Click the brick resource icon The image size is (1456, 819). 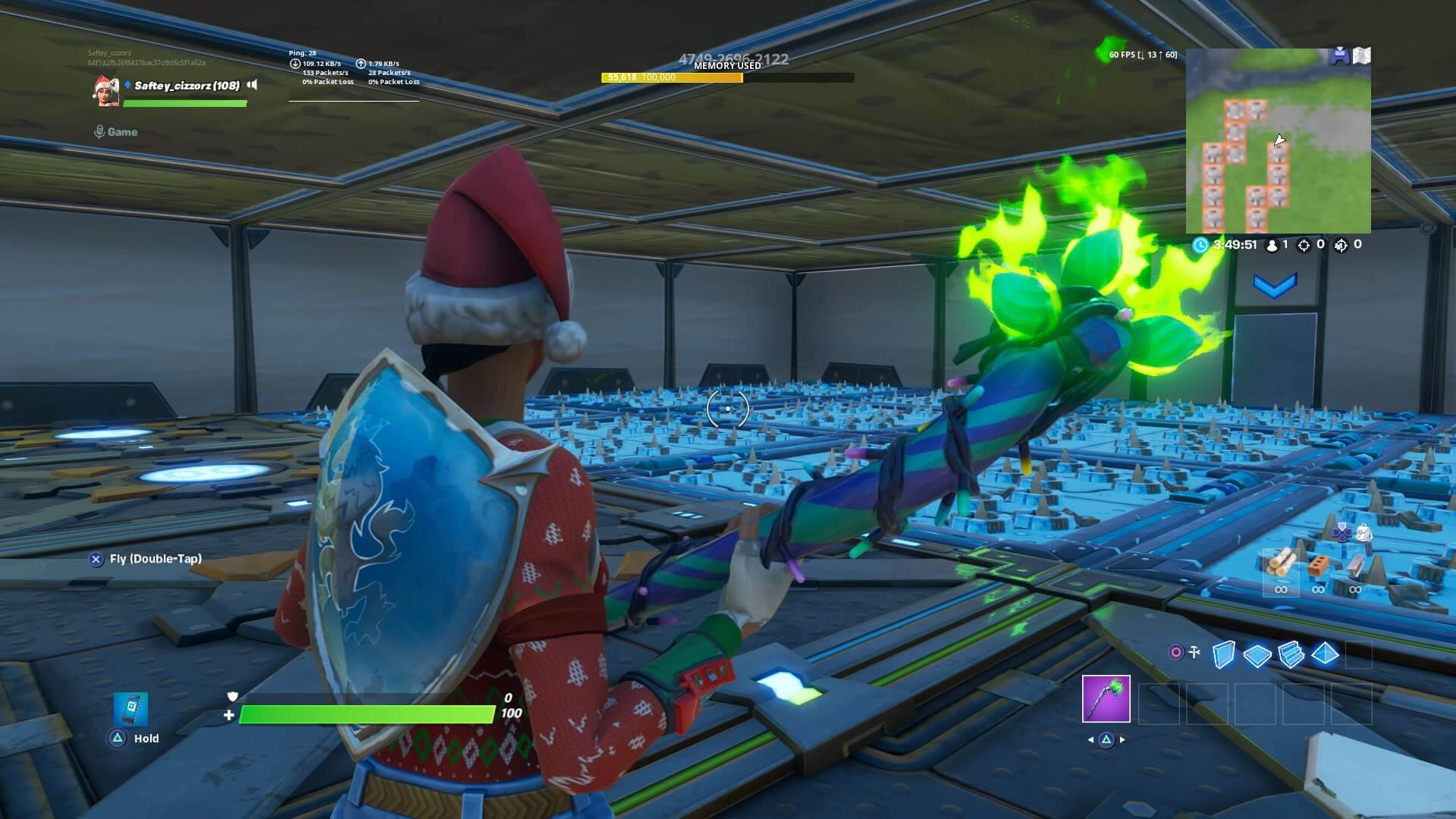[1320, 565]
